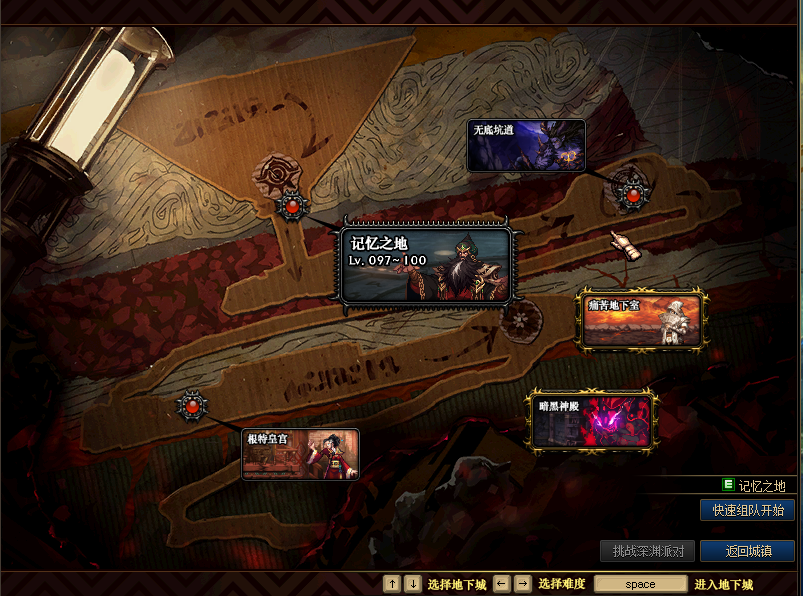Image resolution: width=803 pixels, height=596 pixels.
Task: Select the 记忆之地 dungeon tile
Action: click(427, 265)
